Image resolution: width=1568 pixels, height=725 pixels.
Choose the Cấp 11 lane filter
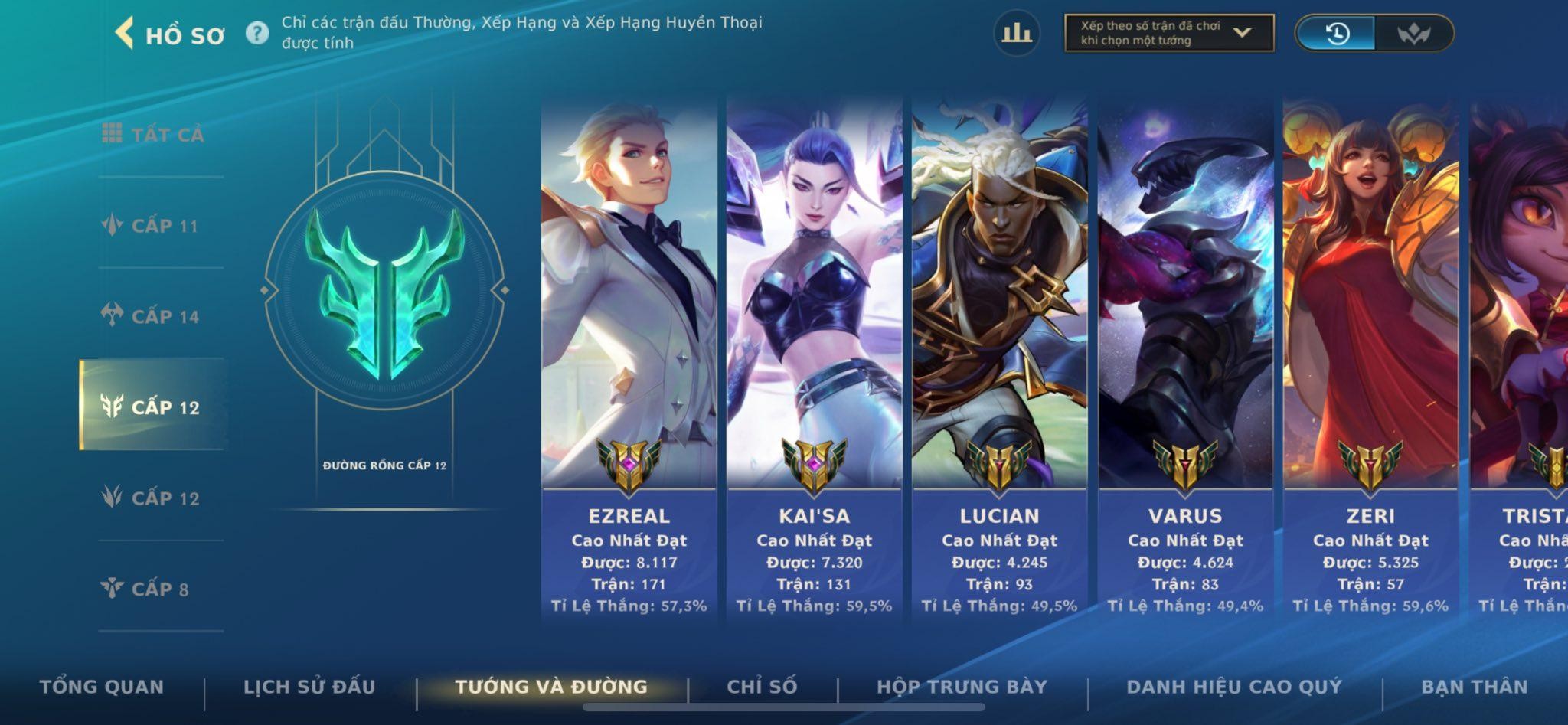(x=152, y=226)
